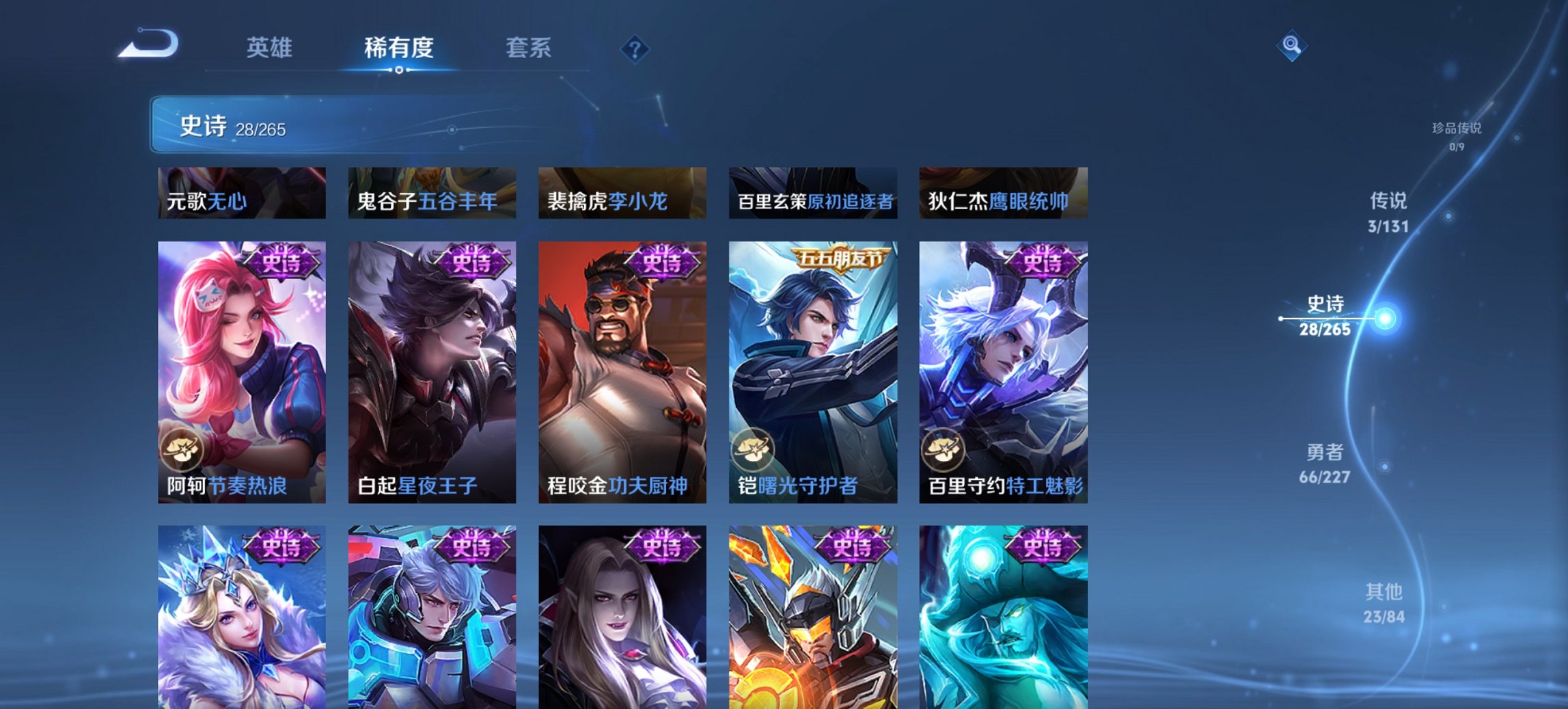This screenshot has width=1568, height=709.
Task: Click the fragment badge on 百里守约特工魅影 skin
Action: click(946, 448)
